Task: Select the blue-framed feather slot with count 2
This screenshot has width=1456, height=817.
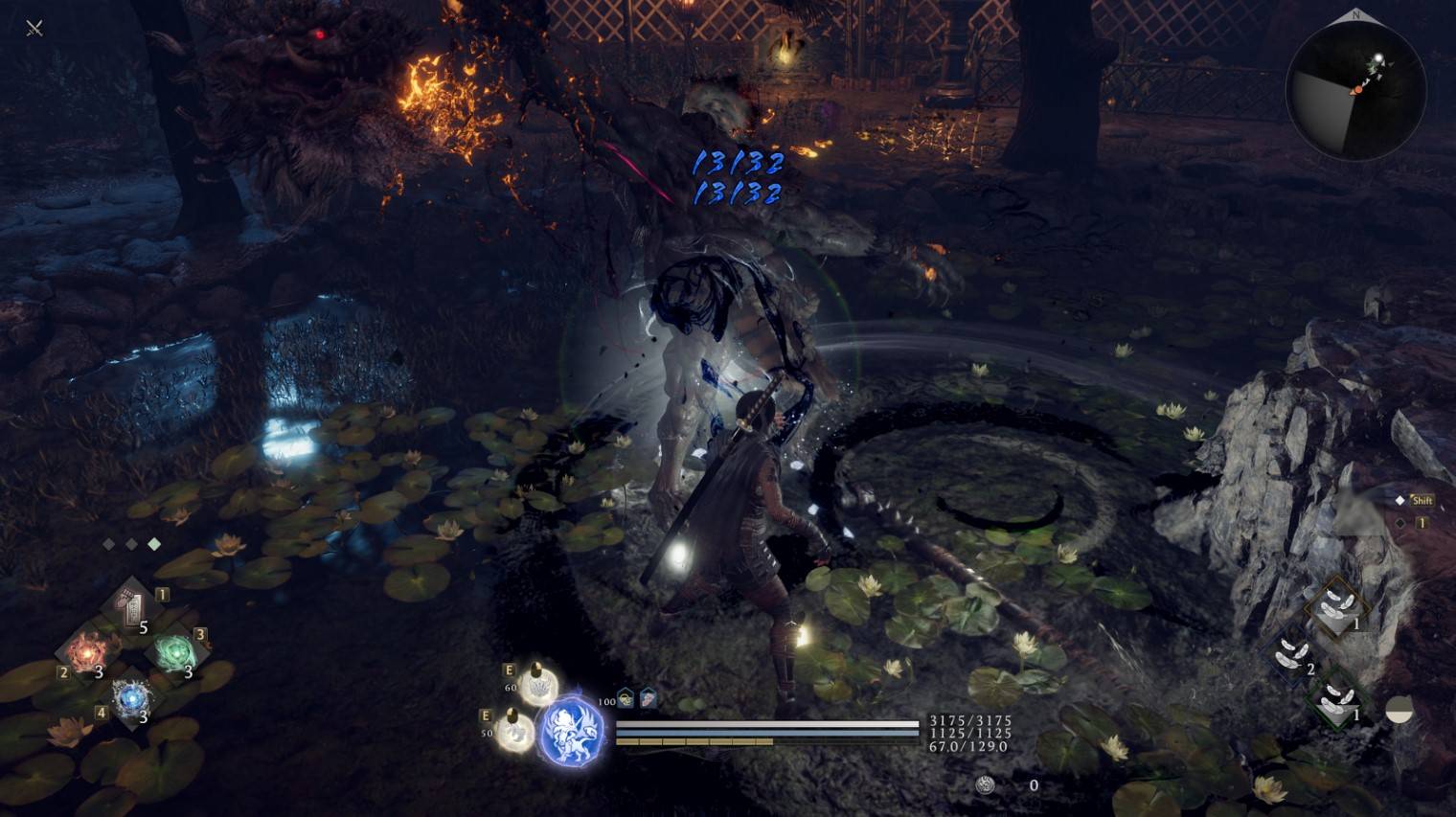Action: click(1293, 653)
